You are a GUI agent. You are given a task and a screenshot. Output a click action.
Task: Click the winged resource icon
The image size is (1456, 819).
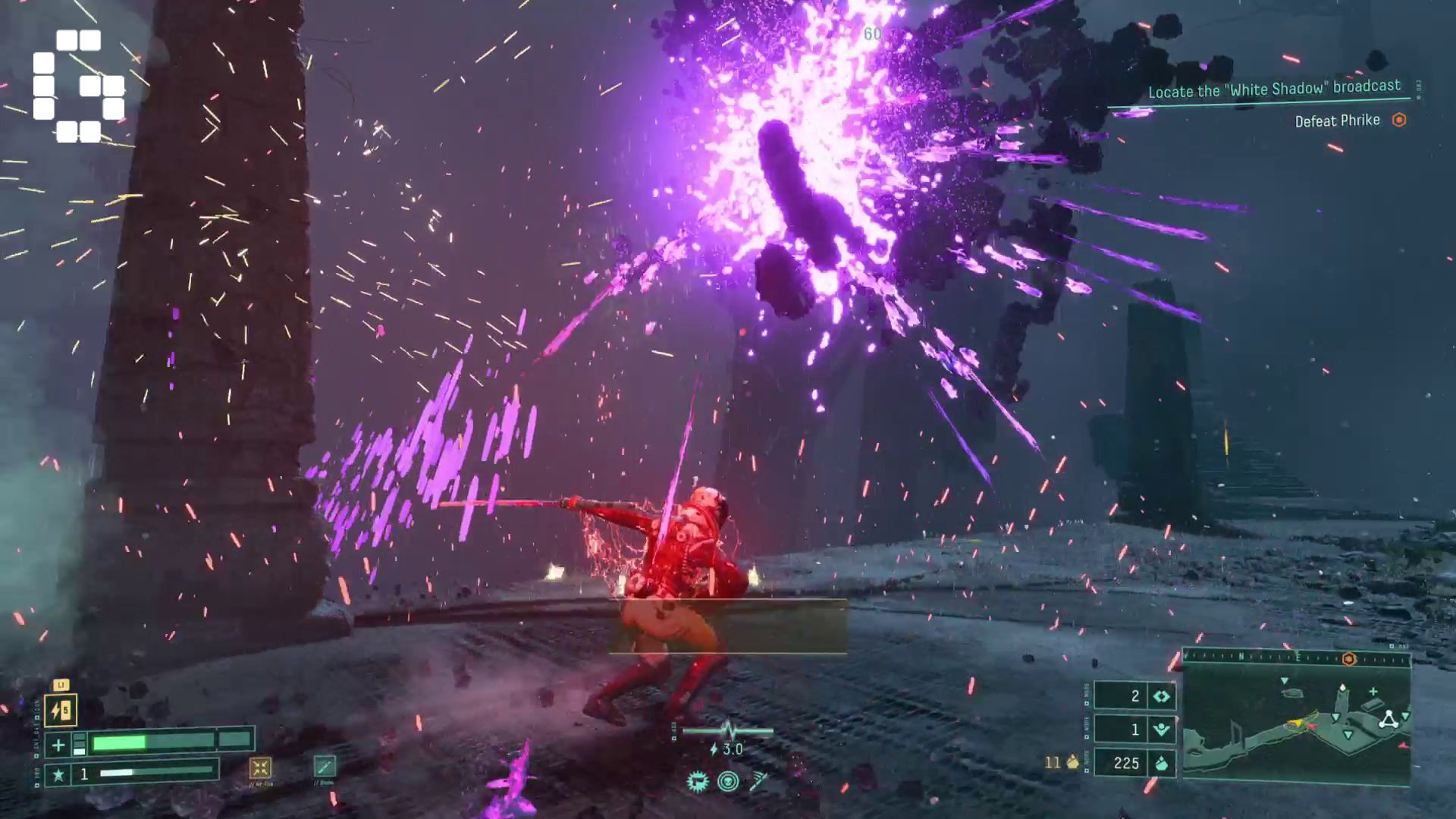point(1161,730)
